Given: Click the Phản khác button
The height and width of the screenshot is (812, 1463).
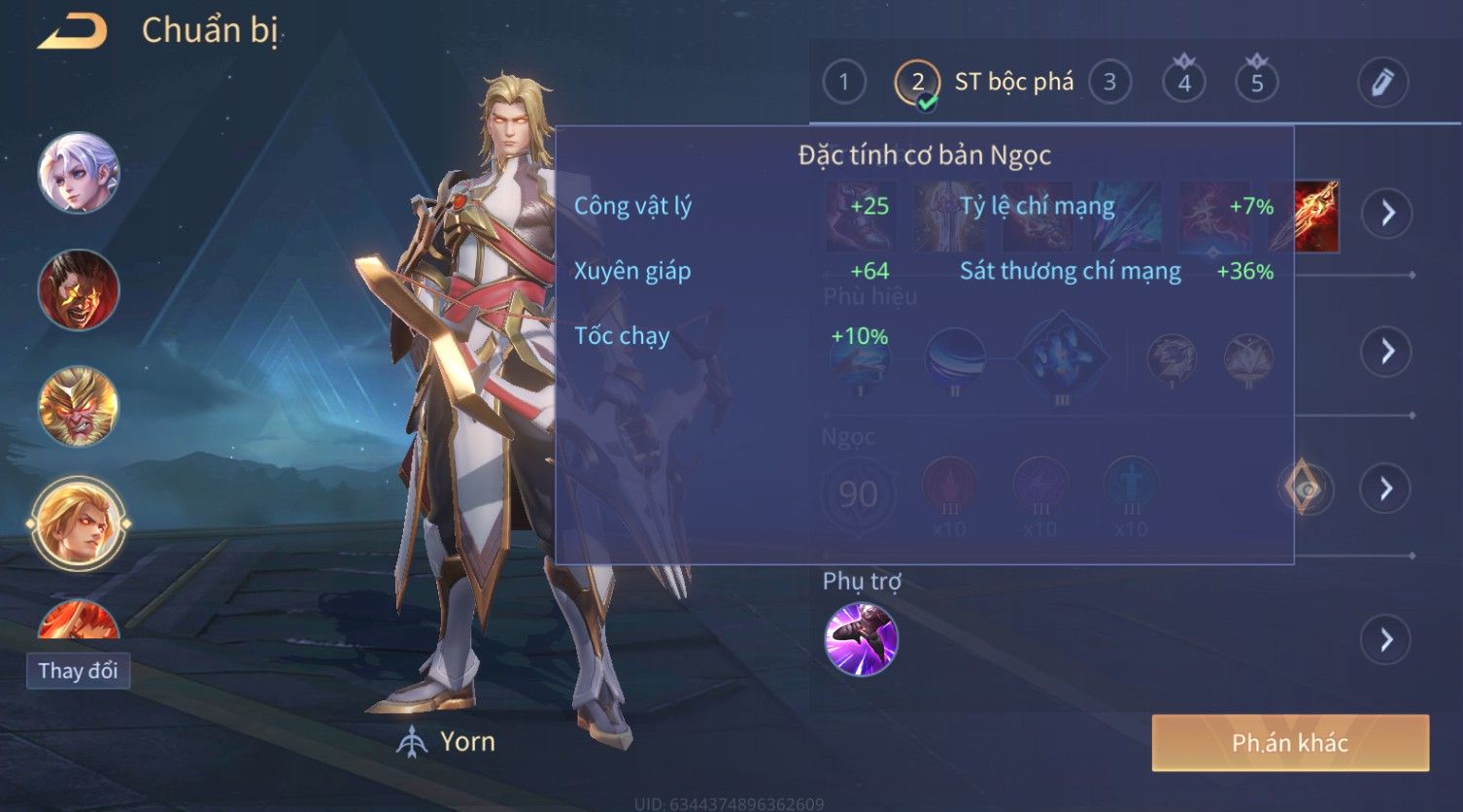Looking at the screenshot, I should click(1290, 743).
